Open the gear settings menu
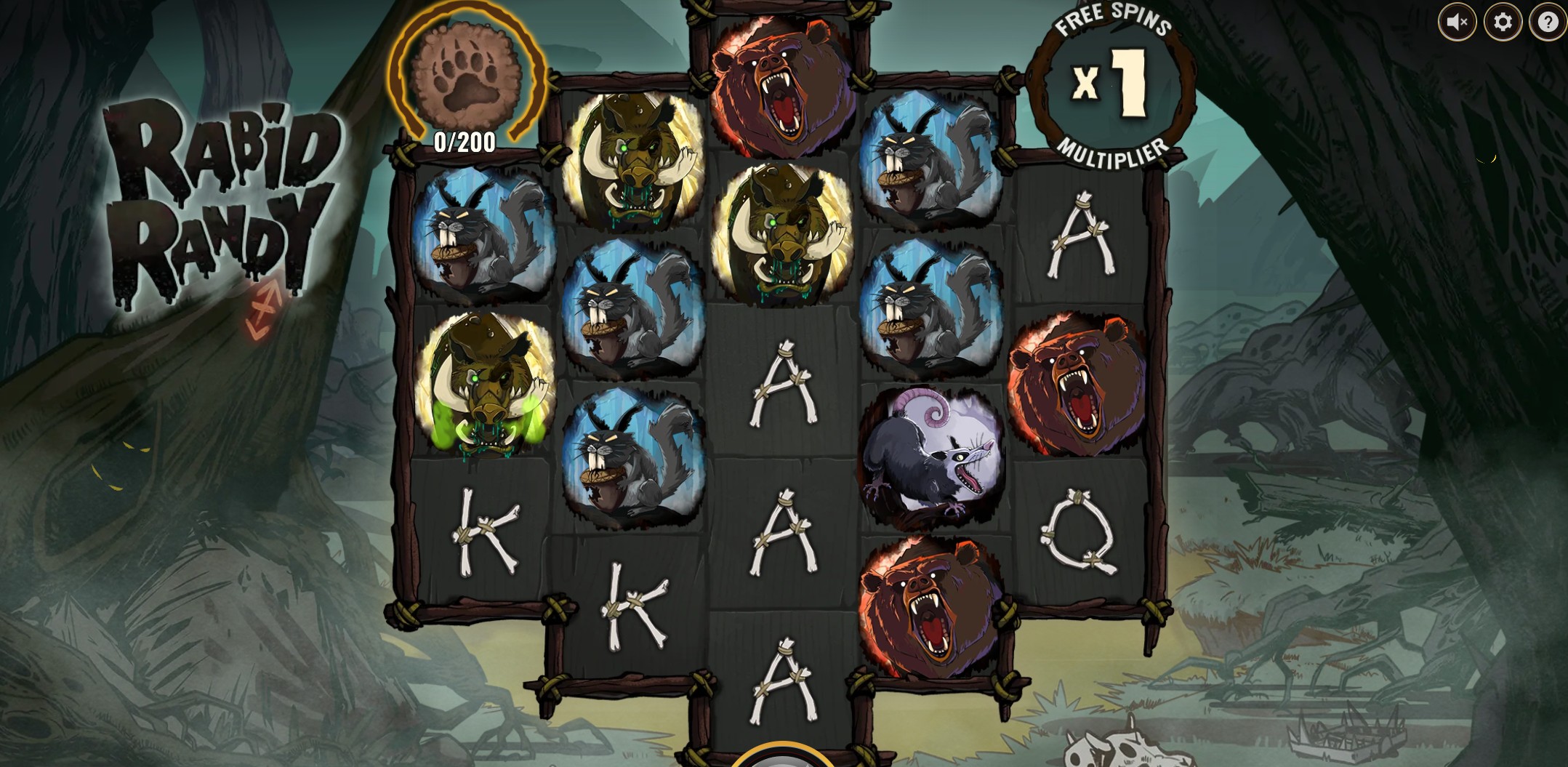Screen dimensions: 1568x767 [1503, 23]
